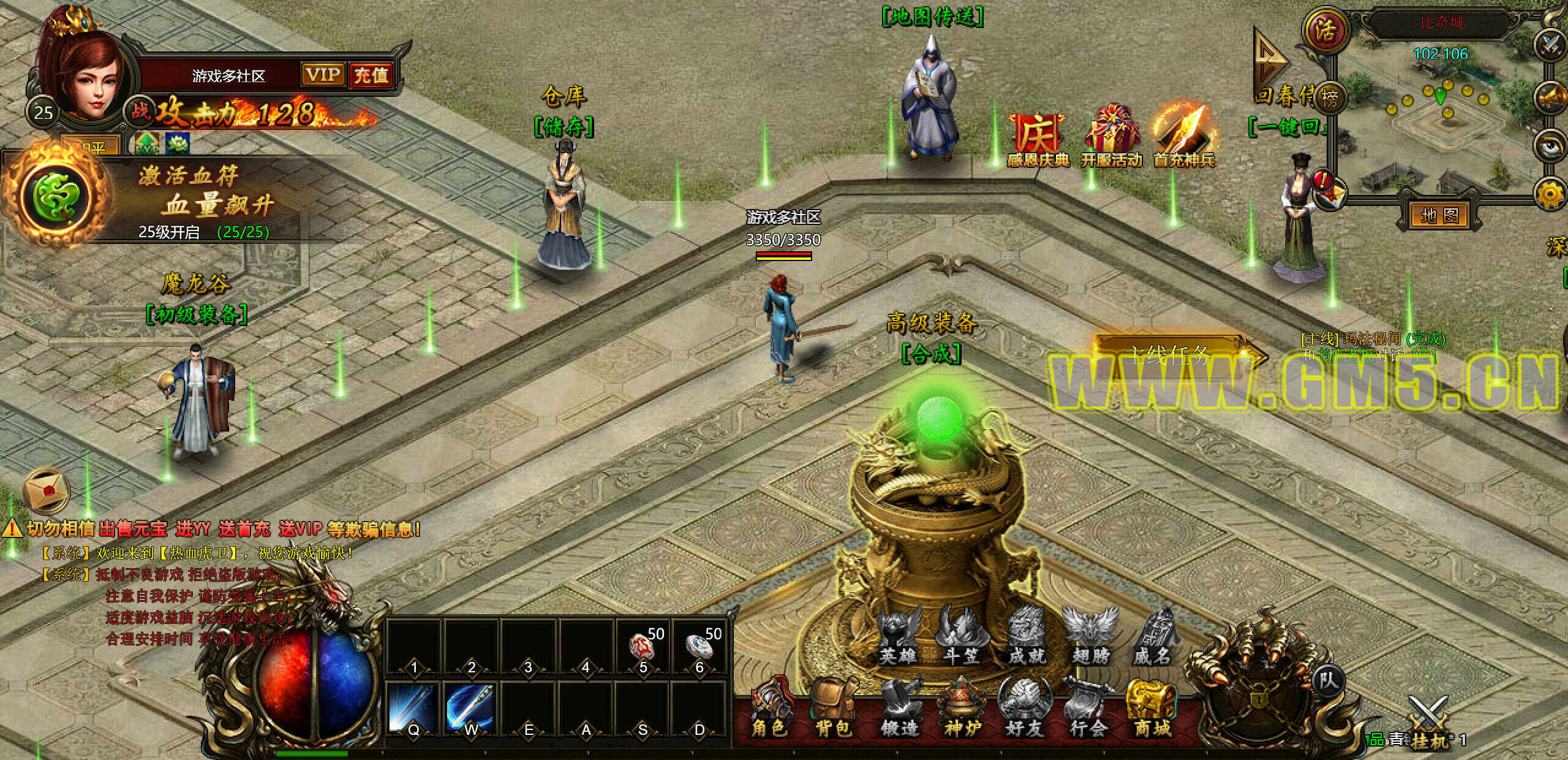Open the 地图 map button
The image size is (1568, 760).
point(1439,215)
